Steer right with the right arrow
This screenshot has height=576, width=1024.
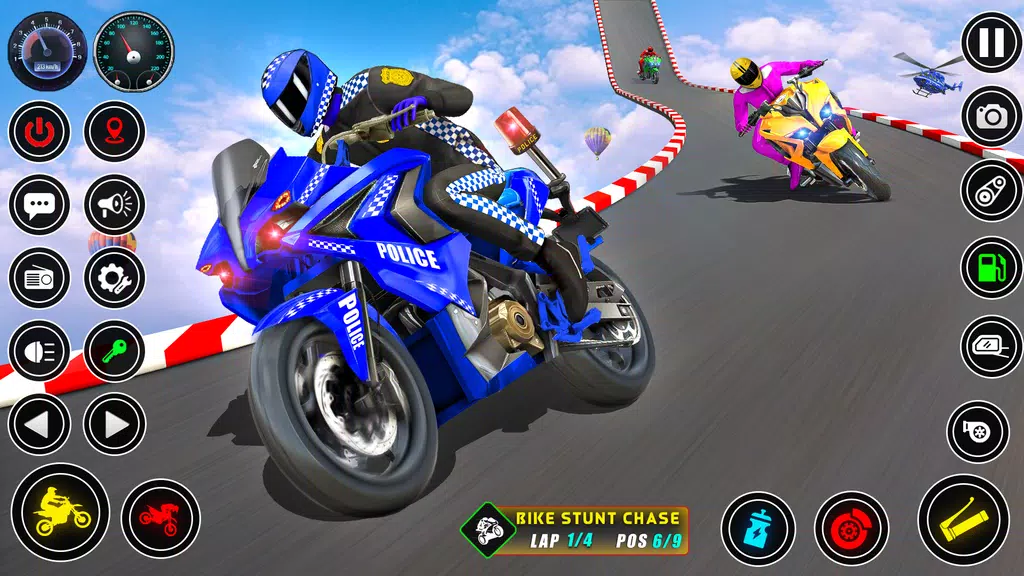coord(115,424)
